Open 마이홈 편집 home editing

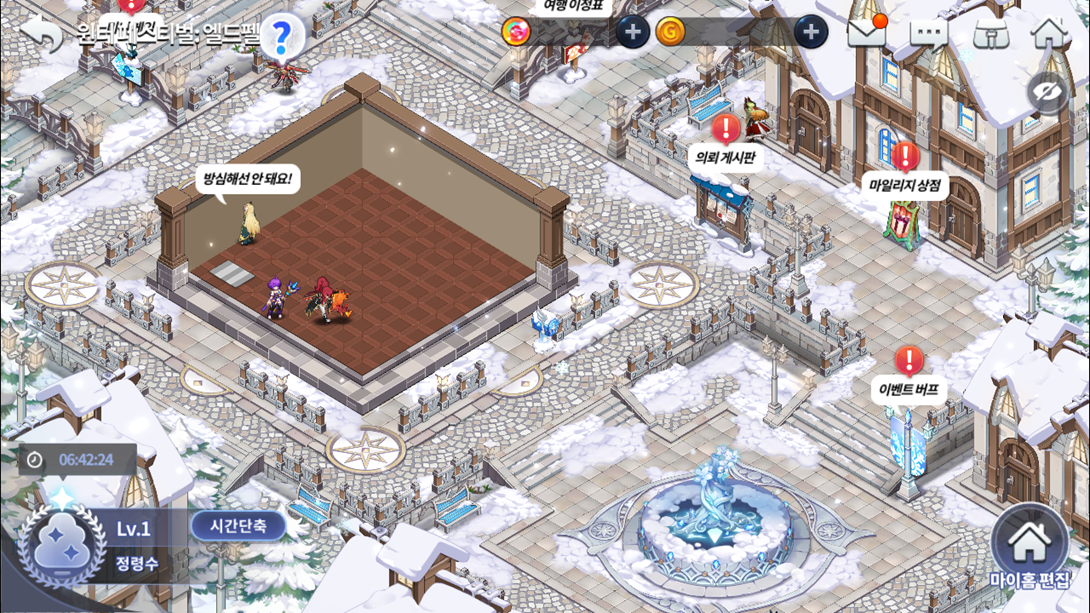(x=1029, y=549)
